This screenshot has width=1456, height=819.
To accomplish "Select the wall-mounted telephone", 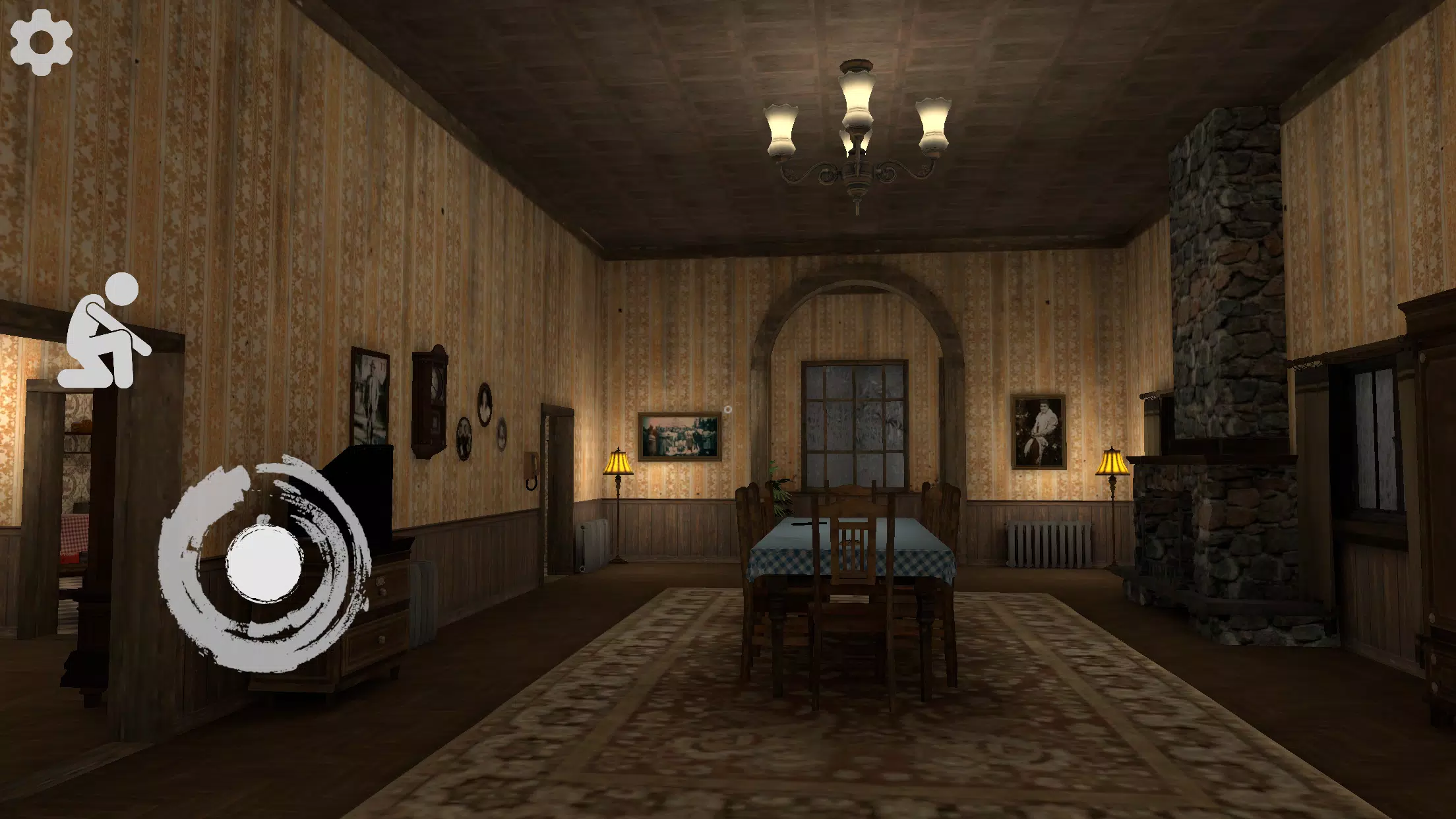I will point(532,471).
